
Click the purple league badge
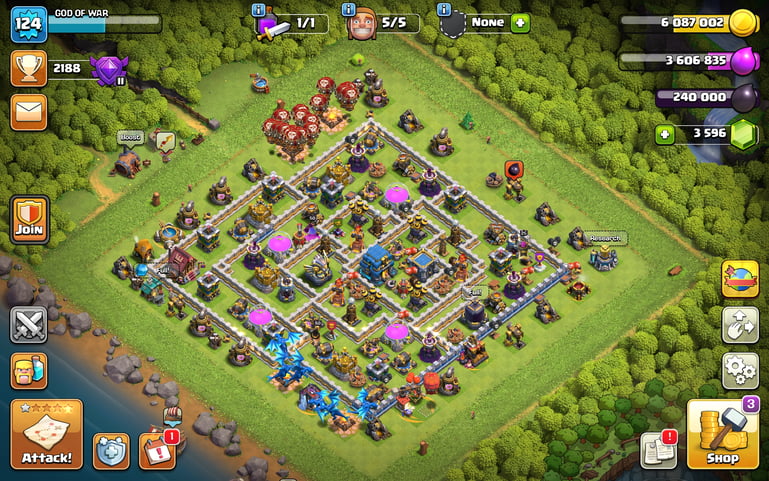point(104,68)
